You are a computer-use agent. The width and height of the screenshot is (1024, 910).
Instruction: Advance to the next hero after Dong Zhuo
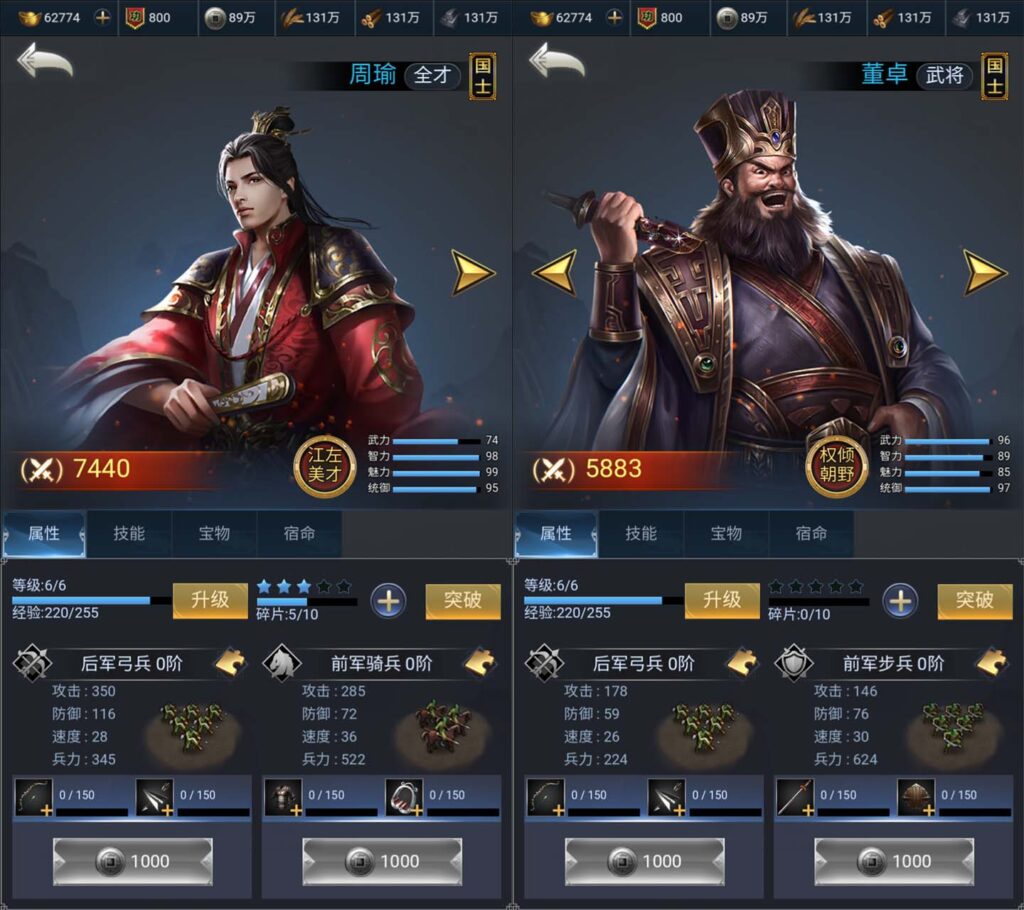(x=984, y=272)
